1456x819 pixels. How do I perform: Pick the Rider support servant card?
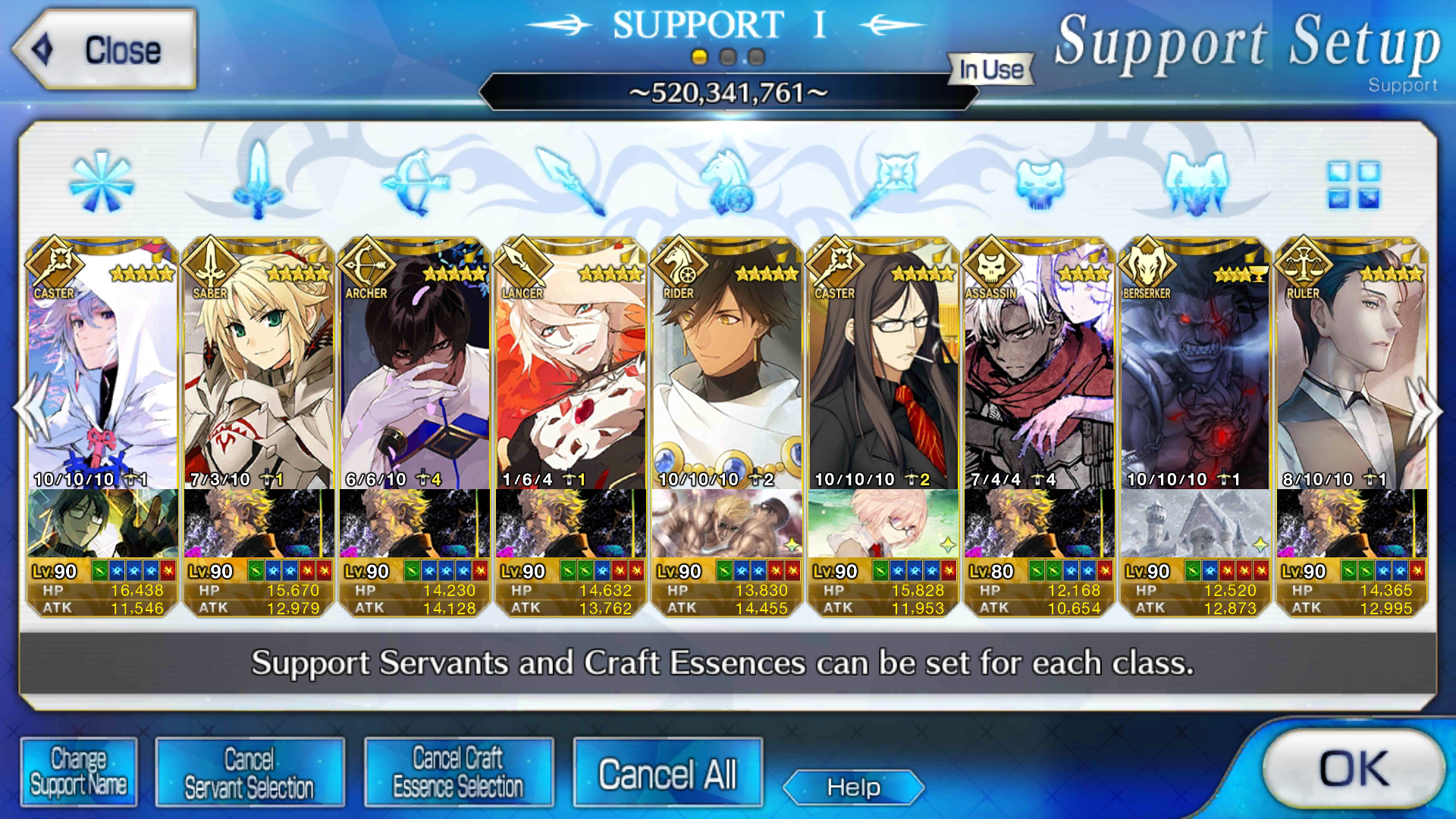[x=727, y=364]
